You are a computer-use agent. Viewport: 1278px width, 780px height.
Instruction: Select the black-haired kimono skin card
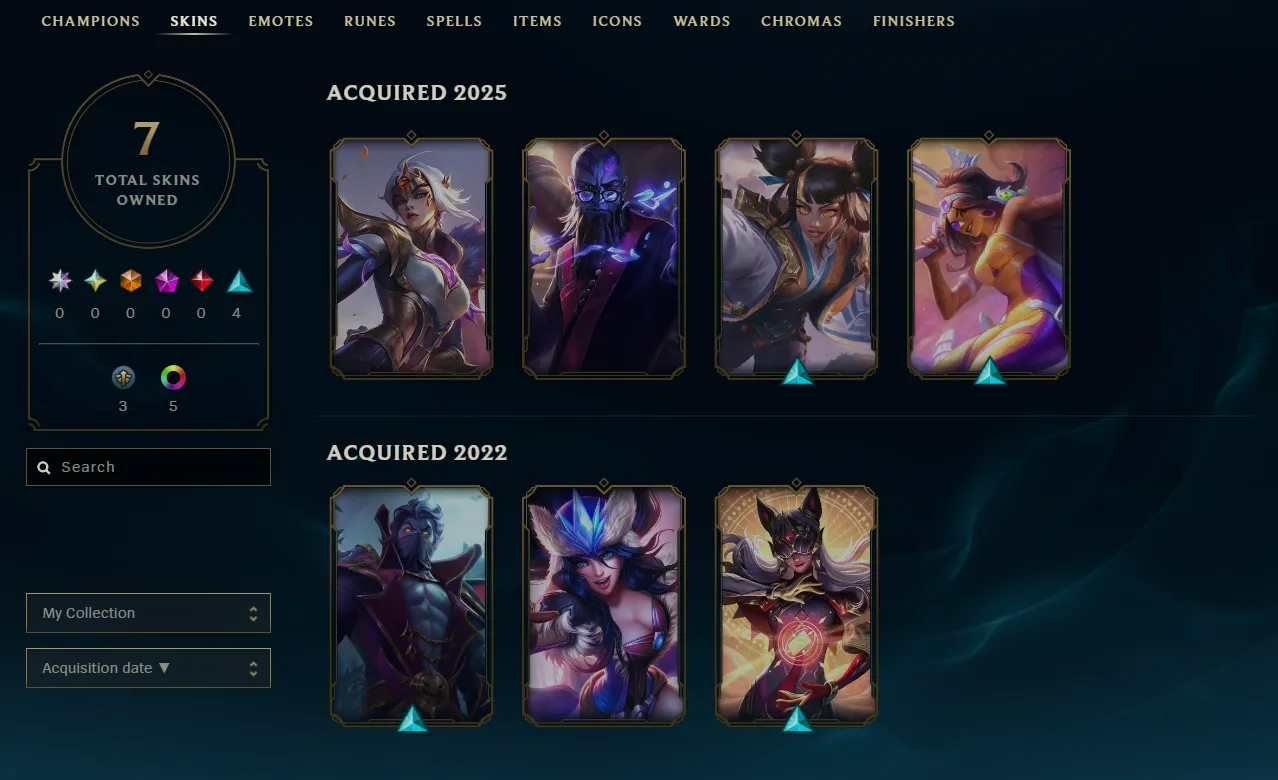click(797, 257)
